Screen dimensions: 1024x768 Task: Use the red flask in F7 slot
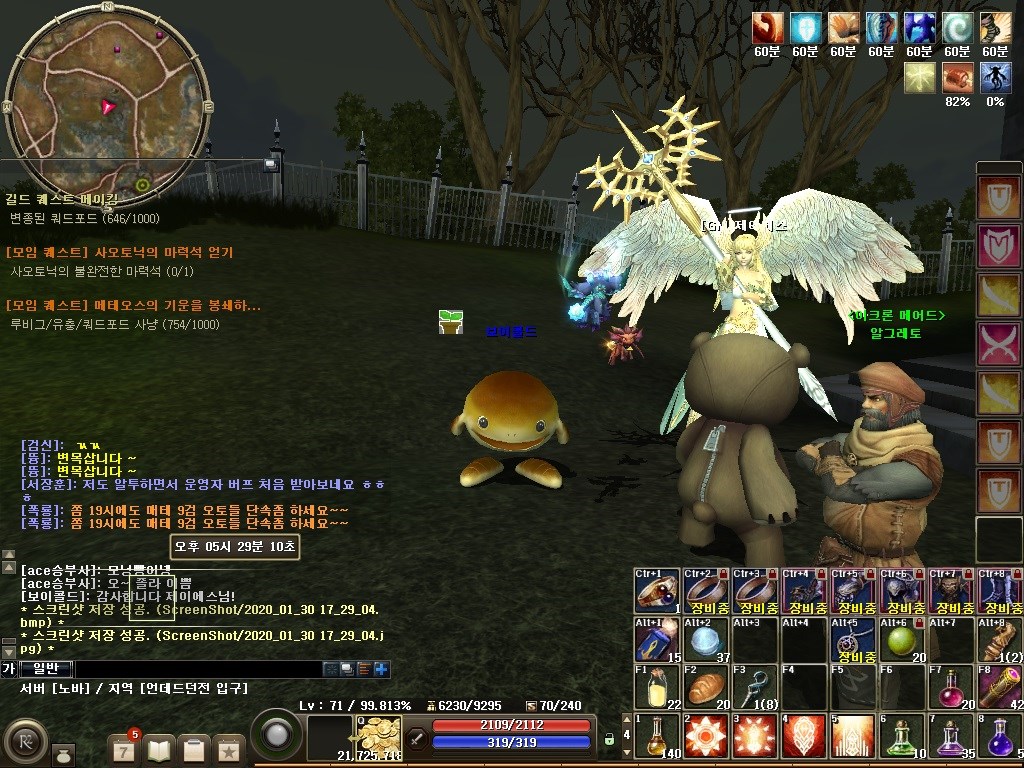tap(952, 687)
